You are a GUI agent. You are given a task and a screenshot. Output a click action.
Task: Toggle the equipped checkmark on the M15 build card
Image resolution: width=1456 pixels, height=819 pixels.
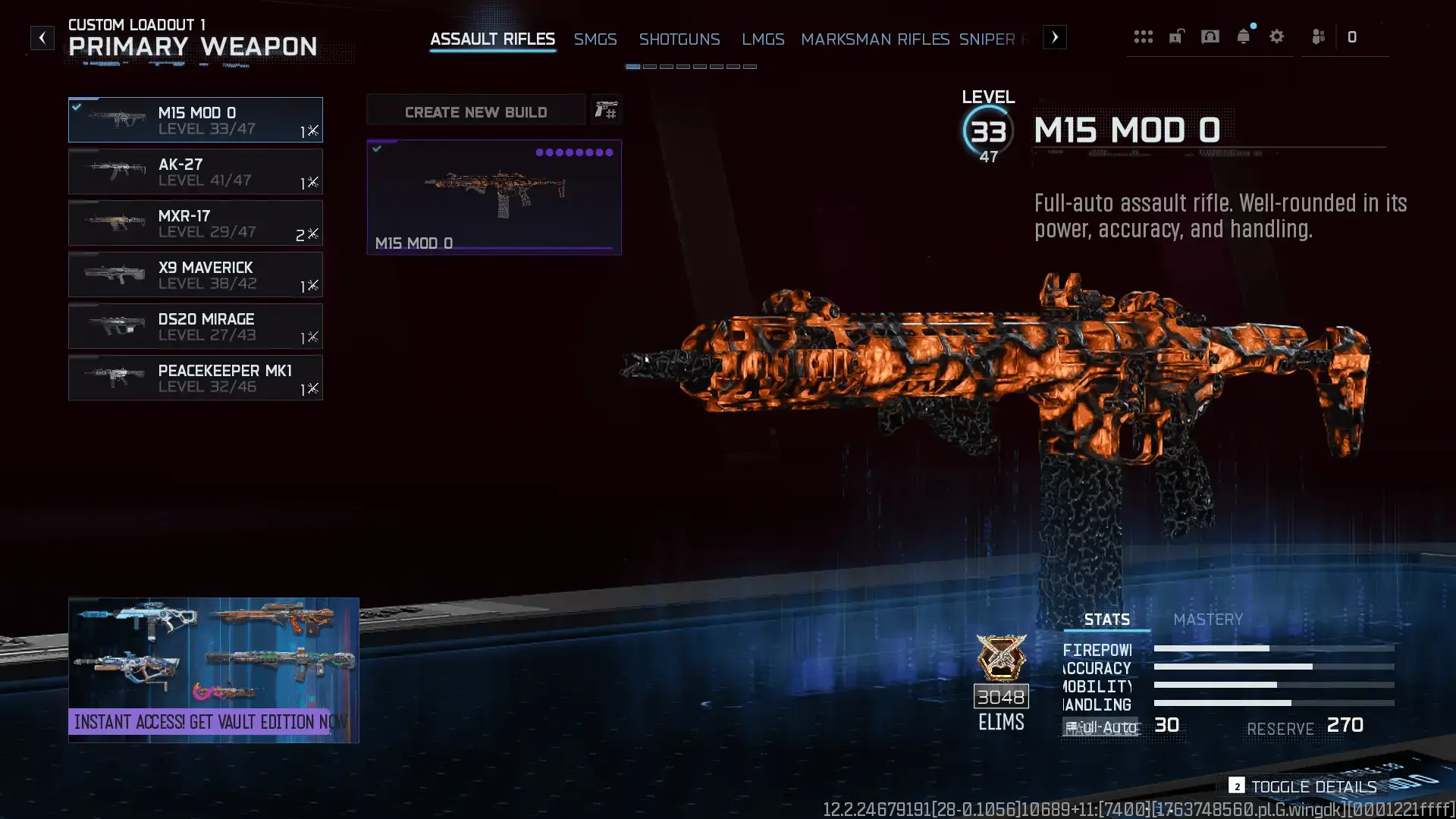point(377,148)
